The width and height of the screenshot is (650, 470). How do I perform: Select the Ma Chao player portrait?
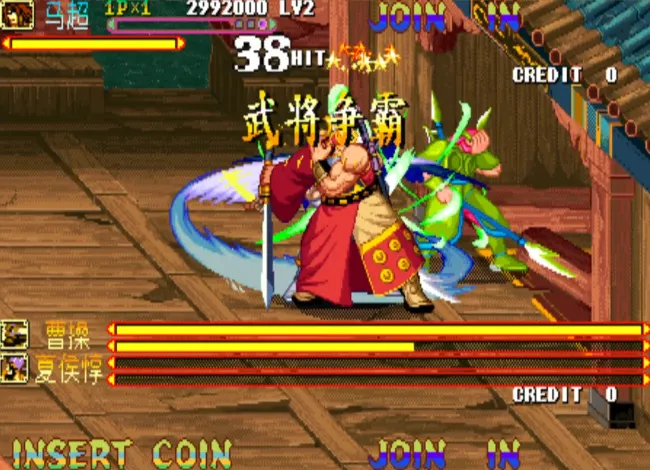pos(18,14)
